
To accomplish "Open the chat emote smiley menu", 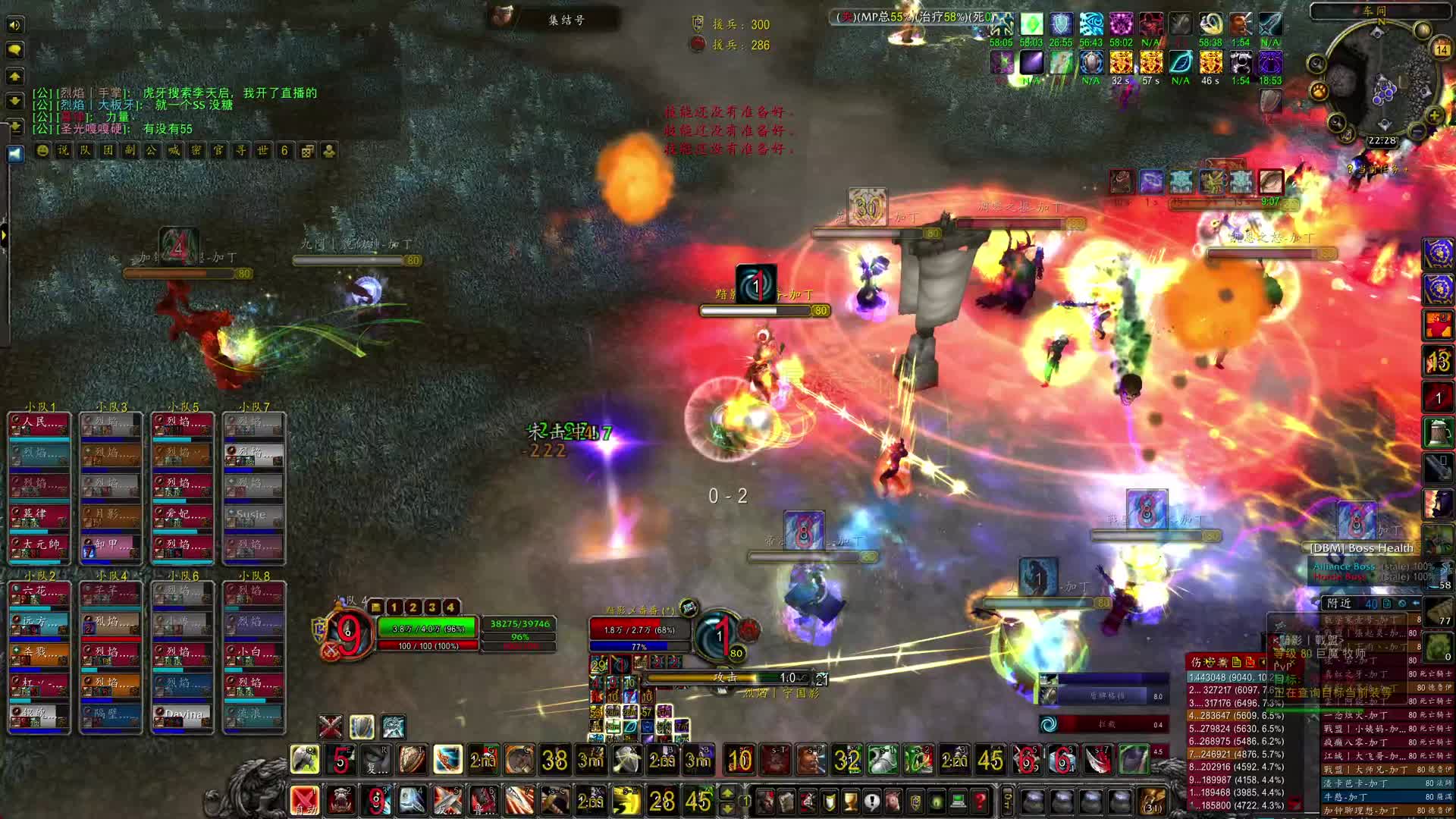I will tap(42, 151).
